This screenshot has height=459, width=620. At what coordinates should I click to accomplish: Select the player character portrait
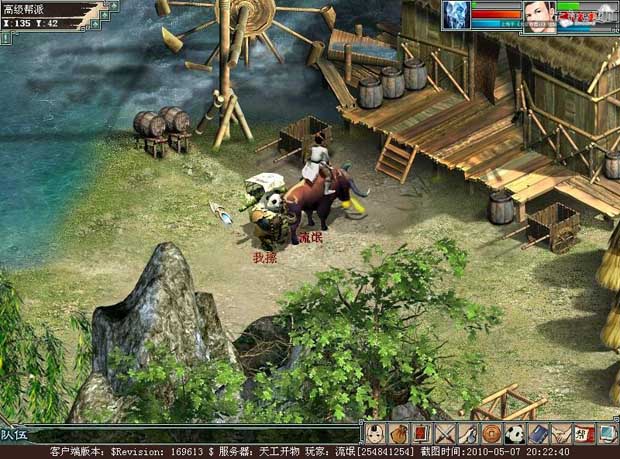[540, 16]
